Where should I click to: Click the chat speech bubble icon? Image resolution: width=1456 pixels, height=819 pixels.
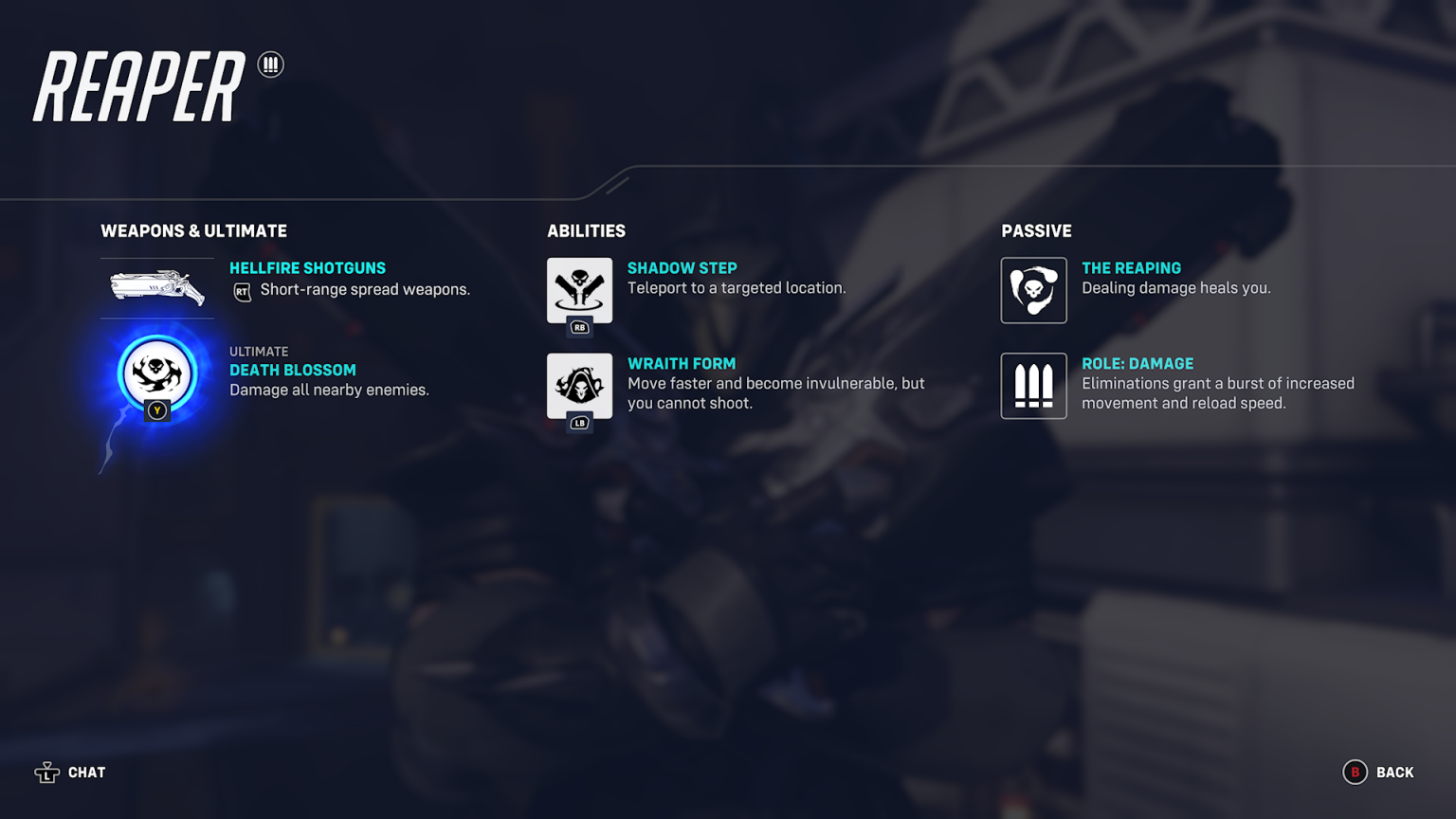pos(45,773)
